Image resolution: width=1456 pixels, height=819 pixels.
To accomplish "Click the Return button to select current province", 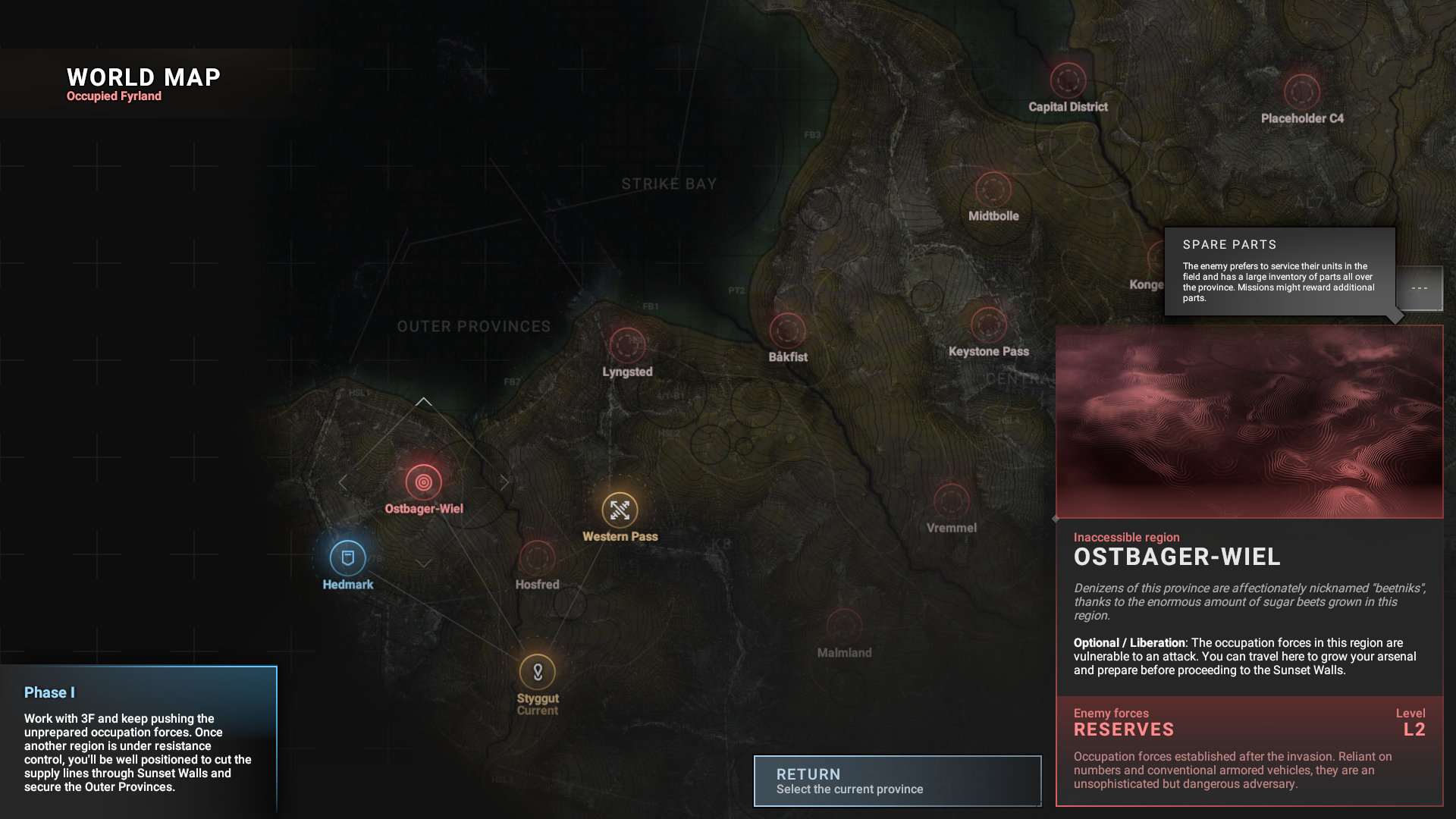I will click(x=897, y=780).
